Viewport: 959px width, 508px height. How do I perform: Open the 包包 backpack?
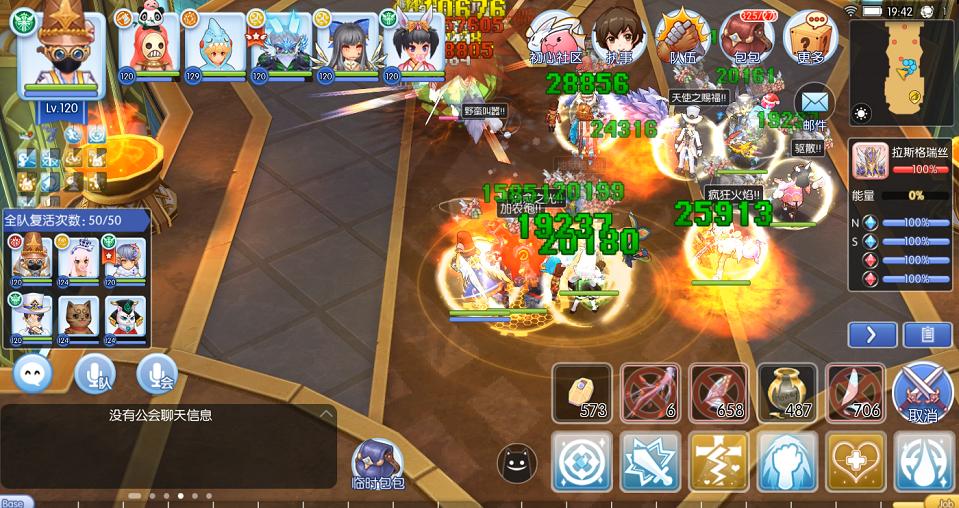pos(746,37)
